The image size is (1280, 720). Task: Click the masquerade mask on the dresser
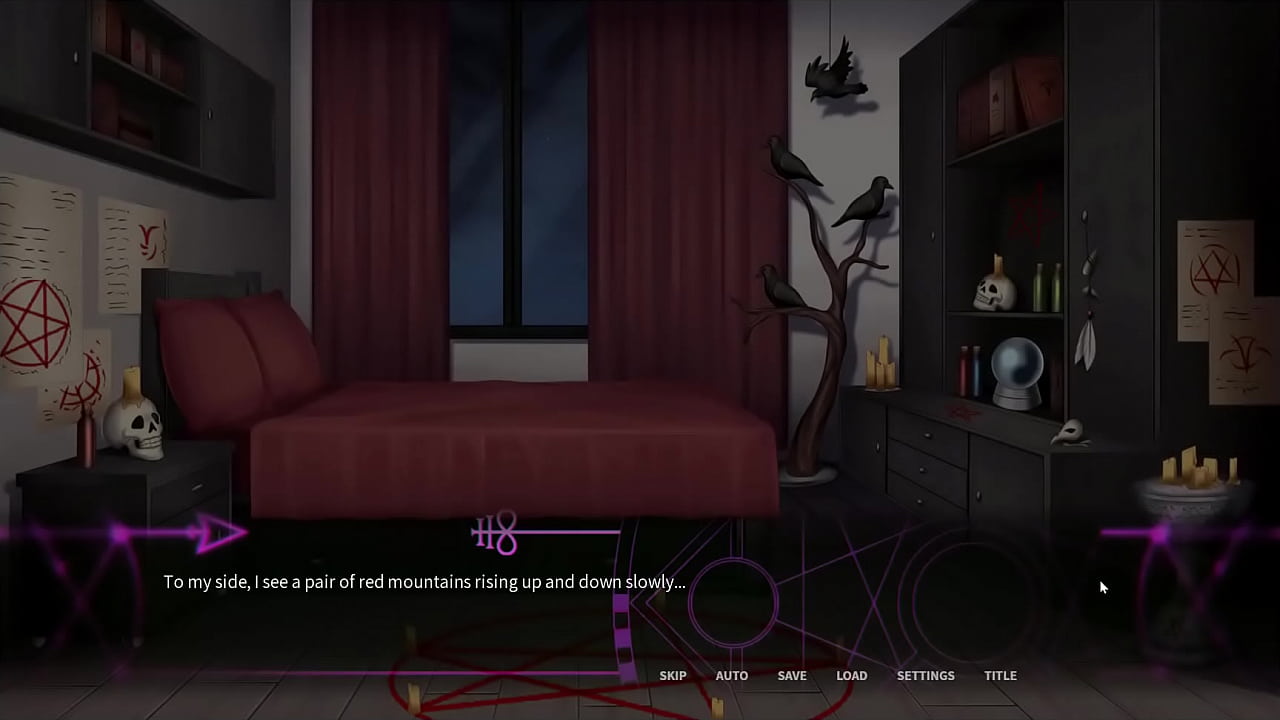[x=1072, y=430]
